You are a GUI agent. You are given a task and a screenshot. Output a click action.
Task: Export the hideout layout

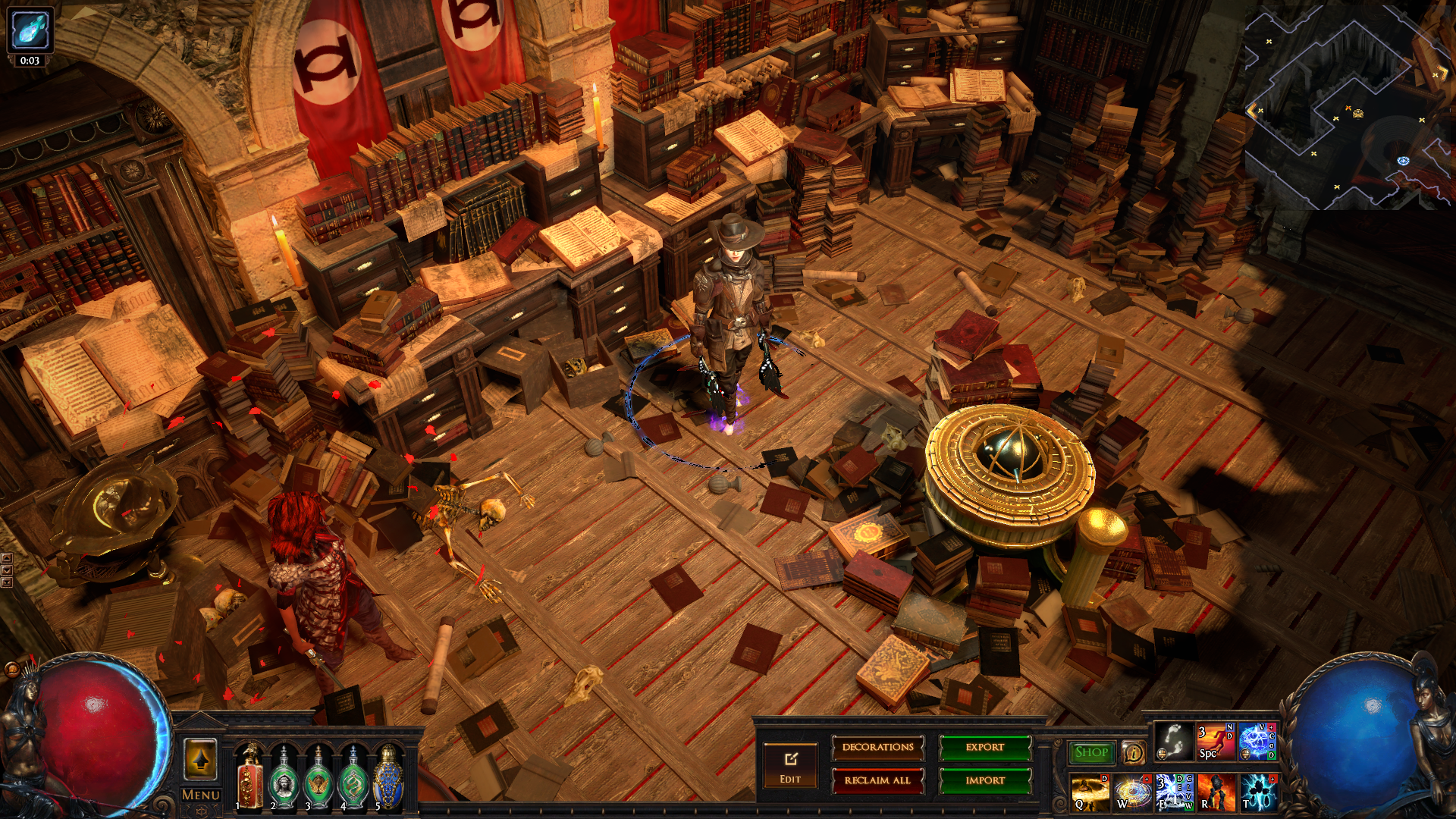click(x=984, y=748)
